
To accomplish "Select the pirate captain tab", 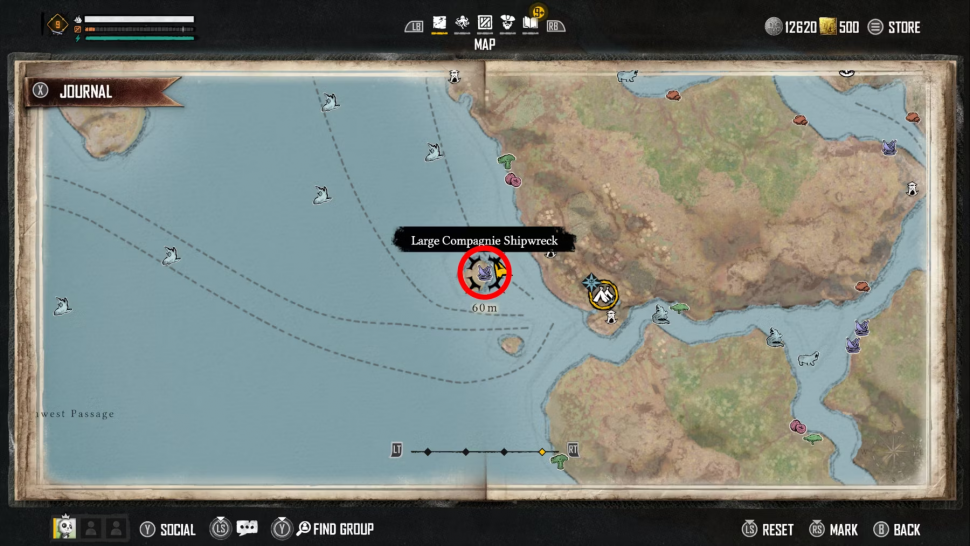I will pyautogui.click(x=508, y=23).
